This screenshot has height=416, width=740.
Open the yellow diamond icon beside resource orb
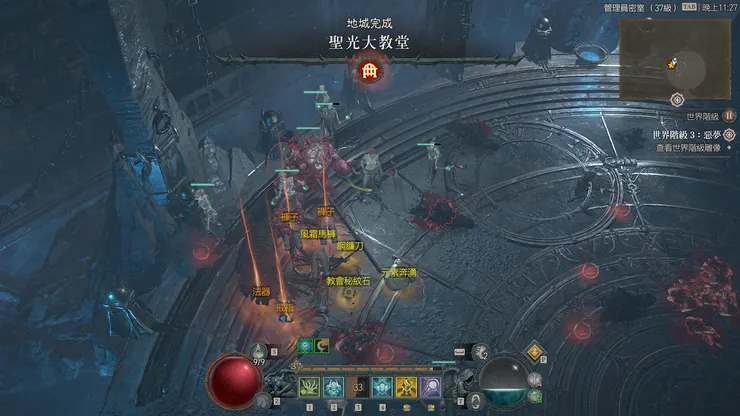click(535, 351)
